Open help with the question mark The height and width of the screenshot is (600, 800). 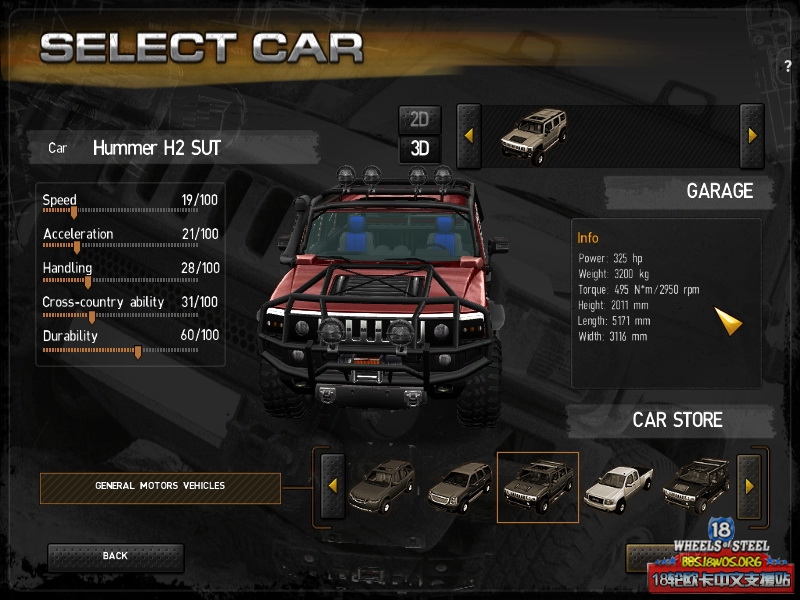click(x=788, y=66)
